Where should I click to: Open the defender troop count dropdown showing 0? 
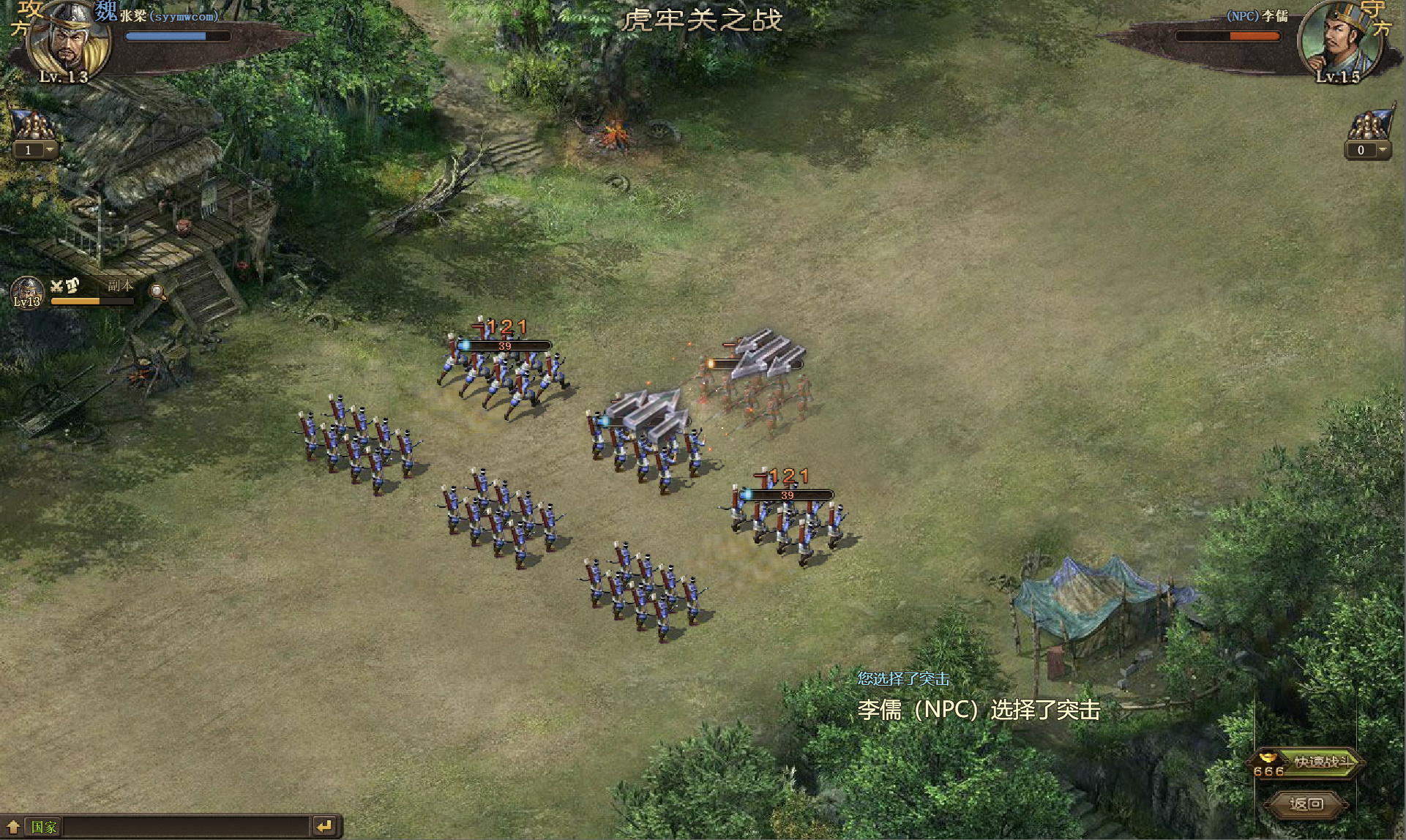click(1382, 150)
